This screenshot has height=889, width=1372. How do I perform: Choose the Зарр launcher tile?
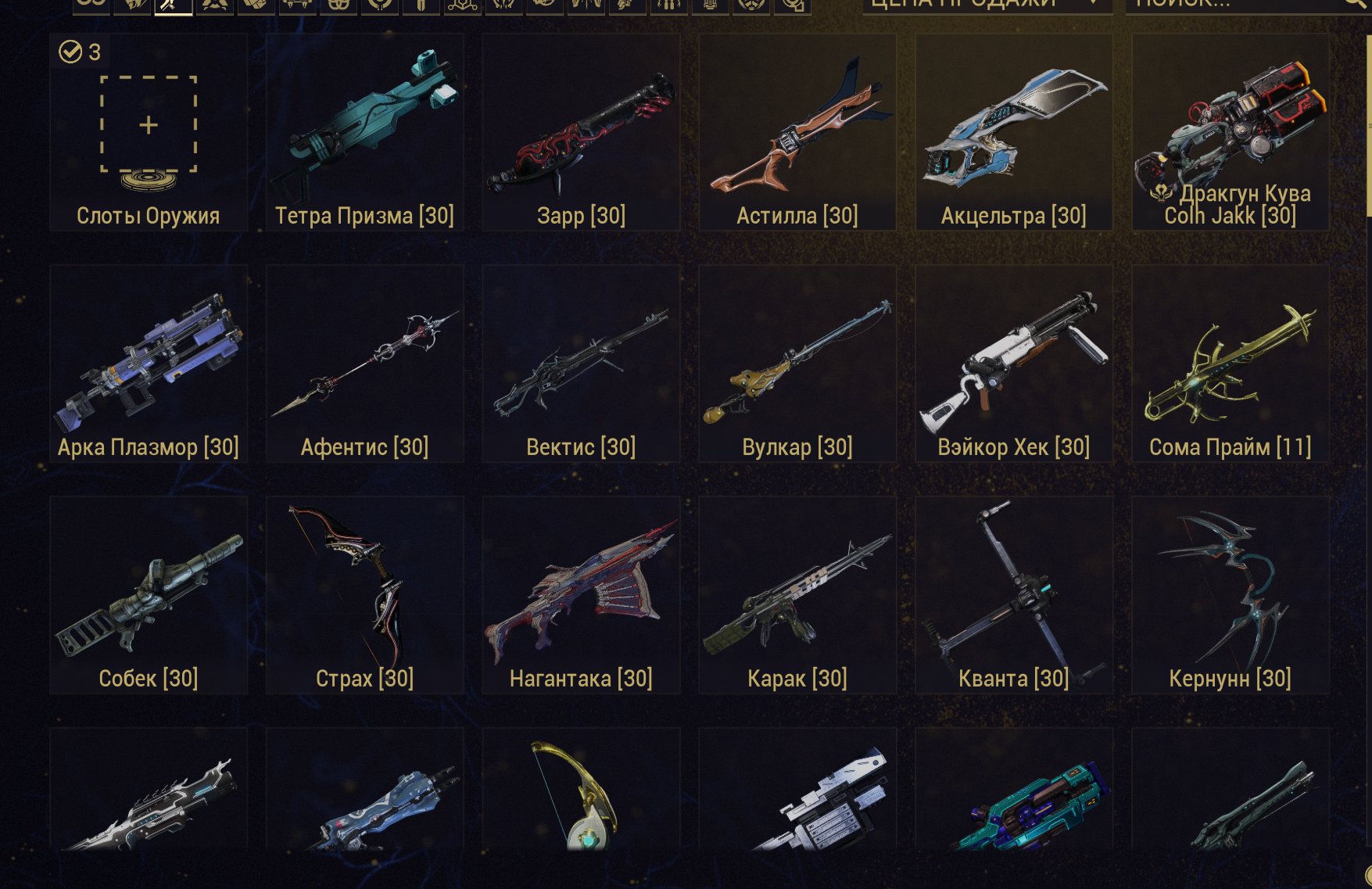point(581,131)
